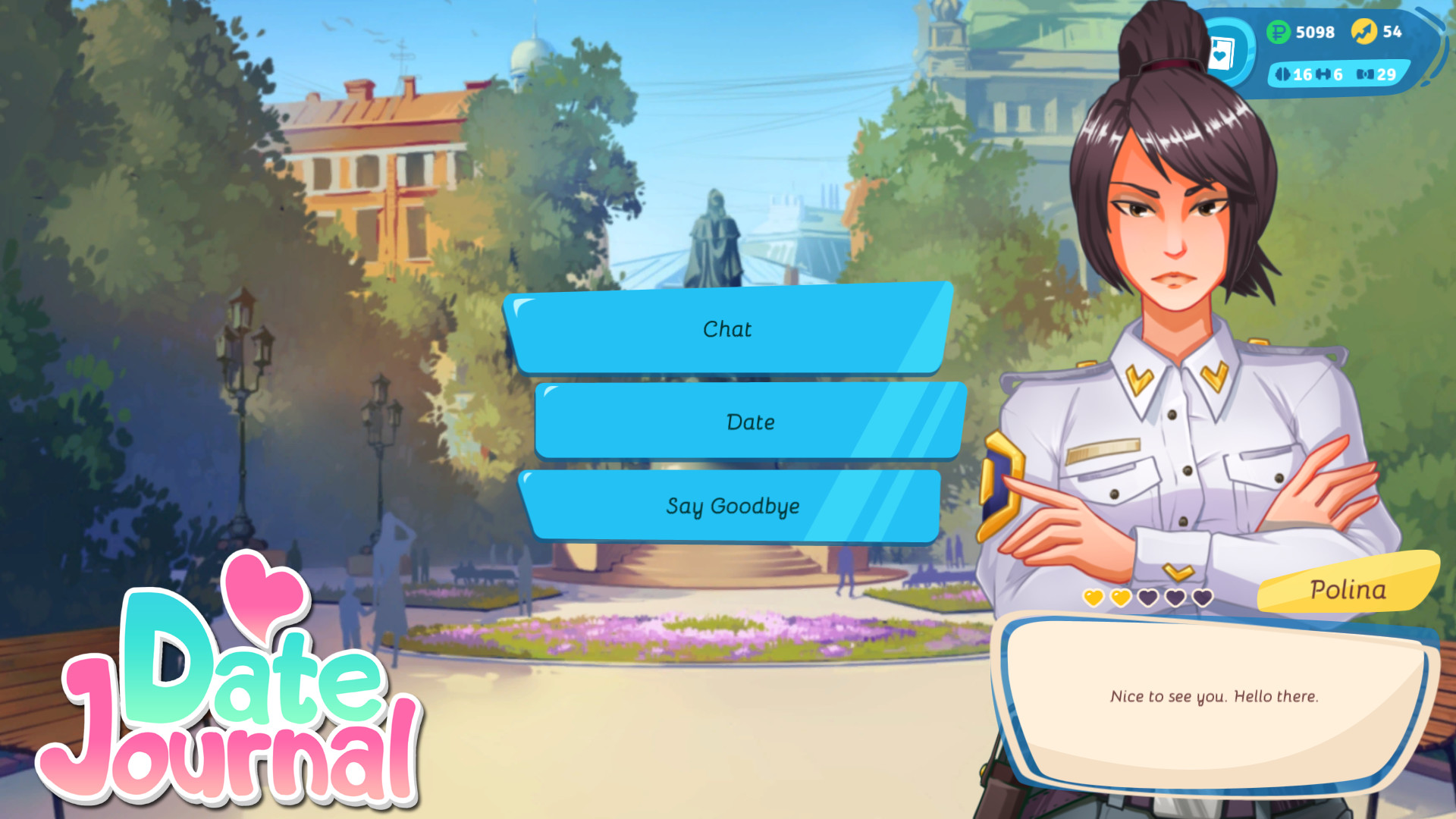Select the first stat icon showing 16
This screenshot has height=819, width=1456.
(x=1282, y=75)
